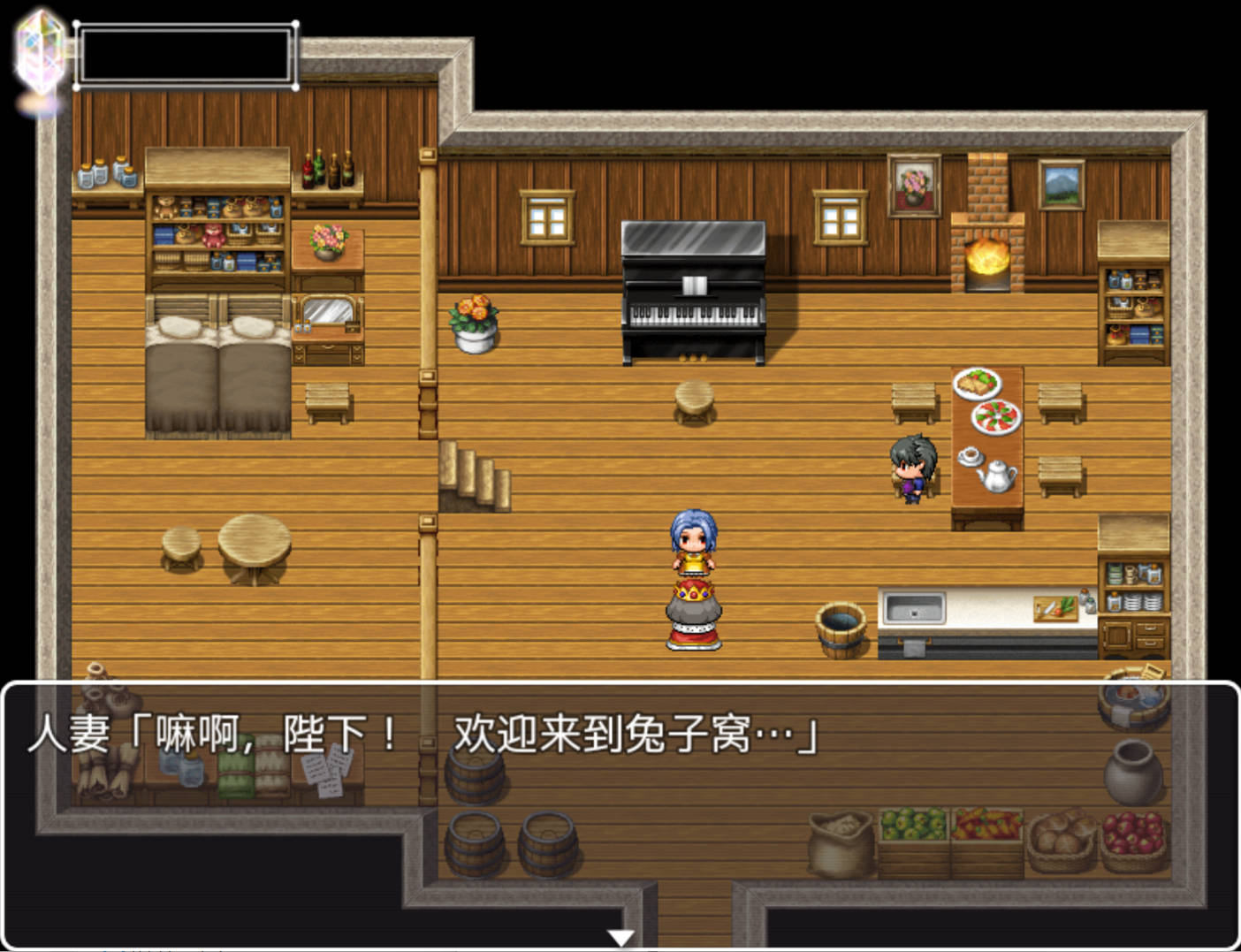Screen dimensions: 1241x952
Task: Select the blue-haired wife character
Action: (694, 539)
